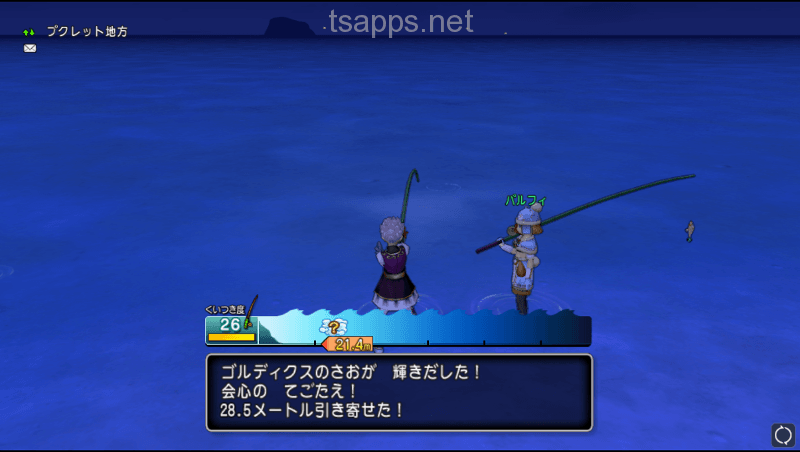Click the green connection arrows icon
This screenshot has height=452, width=800.
[29, 32]
